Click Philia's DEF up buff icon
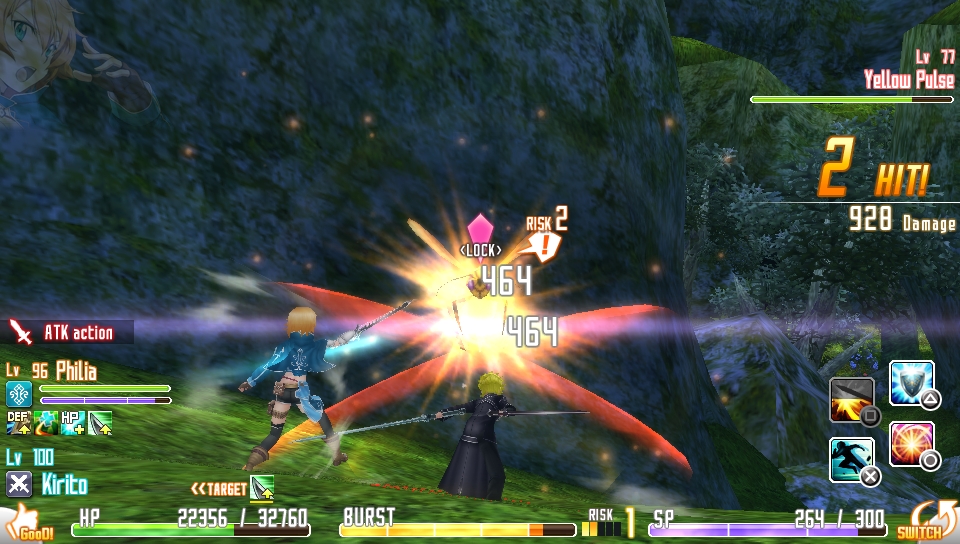 (x=19, y=422)
